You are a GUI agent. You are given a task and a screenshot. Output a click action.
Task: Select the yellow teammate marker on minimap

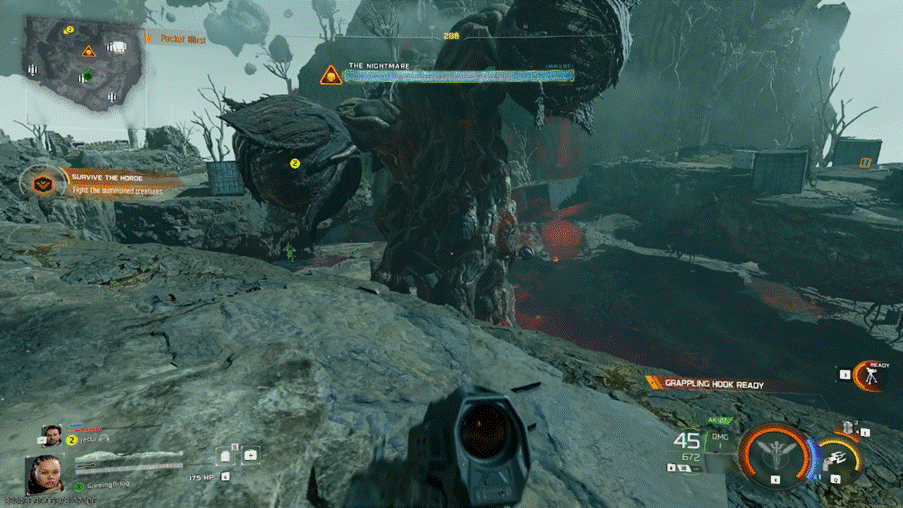[70, 31]
